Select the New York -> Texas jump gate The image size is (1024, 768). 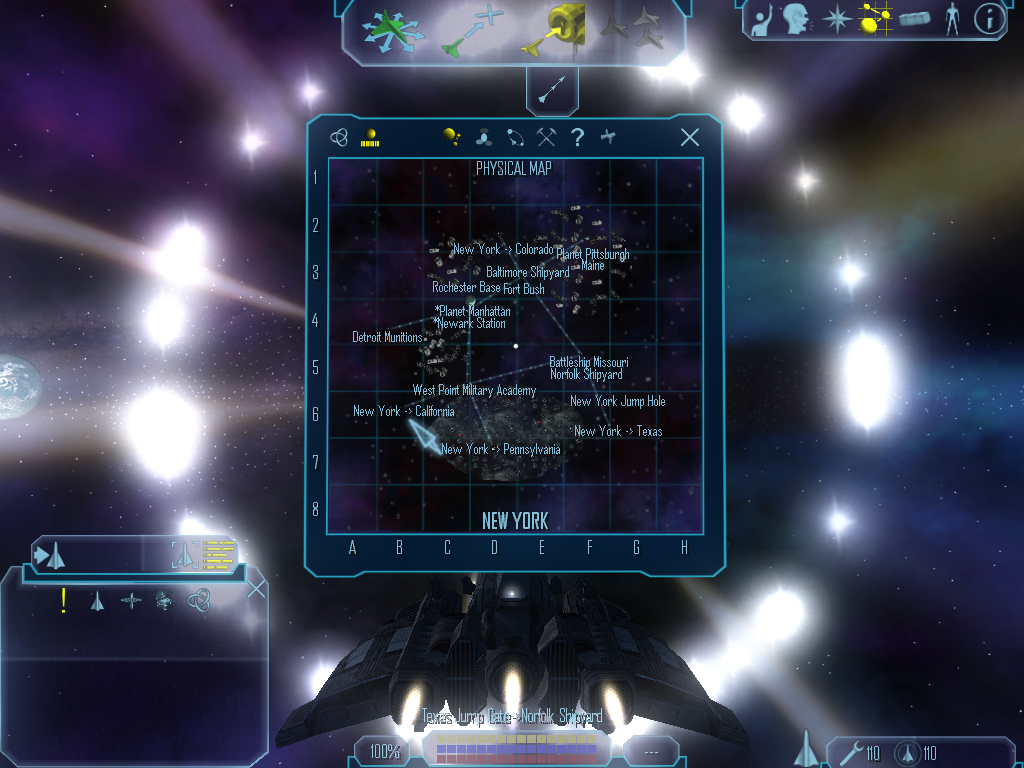coord(618,431)
